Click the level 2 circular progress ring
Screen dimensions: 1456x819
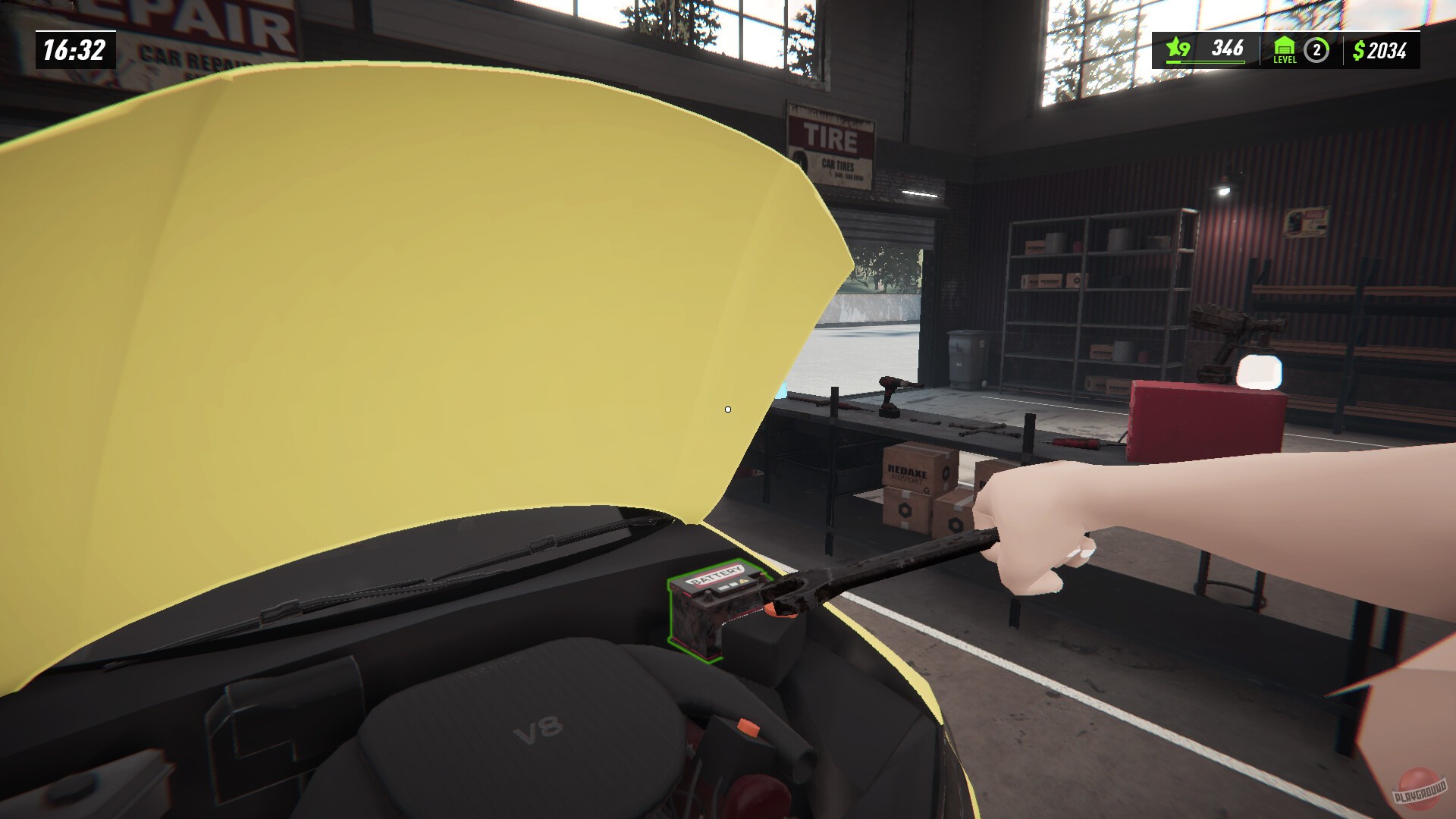[x=1316, y=50]
